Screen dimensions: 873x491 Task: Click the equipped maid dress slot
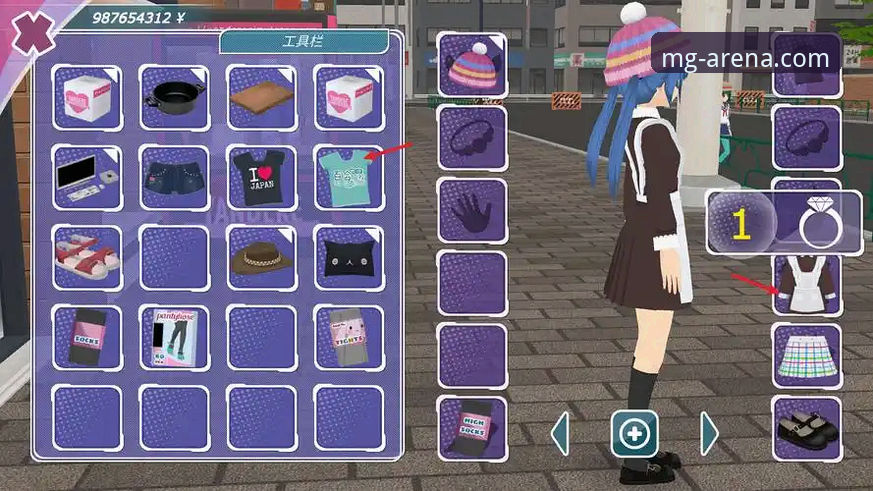point(806,284)
